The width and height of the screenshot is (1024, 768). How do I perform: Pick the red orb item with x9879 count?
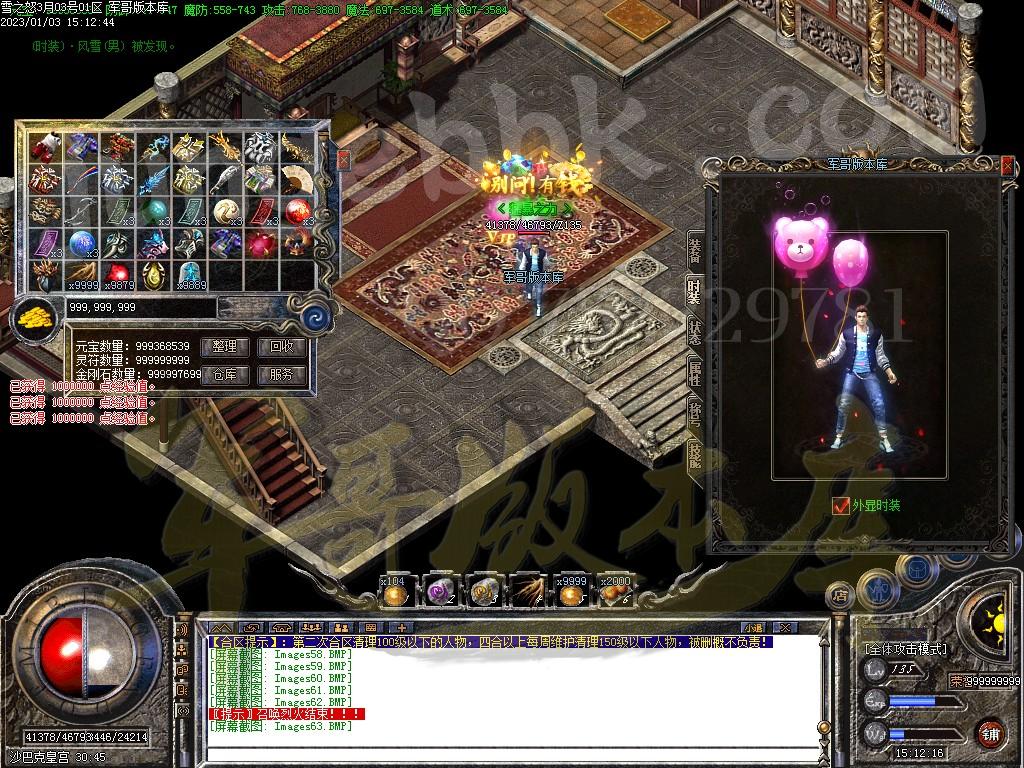pyautogui.click(x=117, y=274)
